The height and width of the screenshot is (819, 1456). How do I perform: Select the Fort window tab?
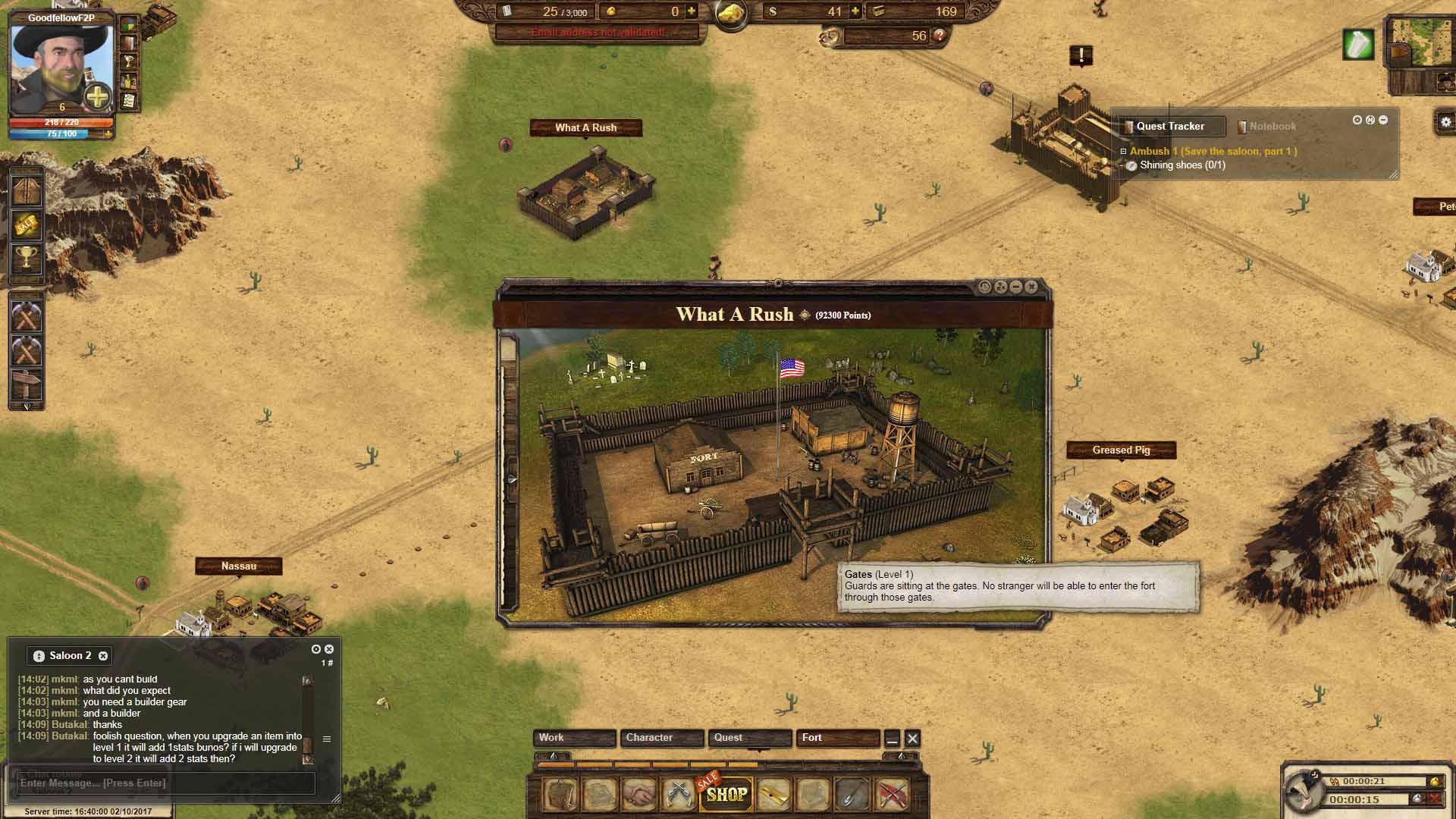(x=837, y=738)
